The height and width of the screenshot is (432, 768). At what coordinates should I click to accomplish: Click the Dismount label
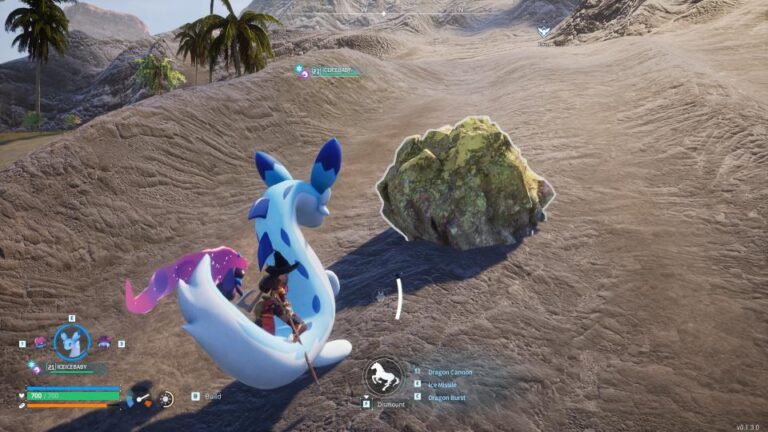click(391, 404)
